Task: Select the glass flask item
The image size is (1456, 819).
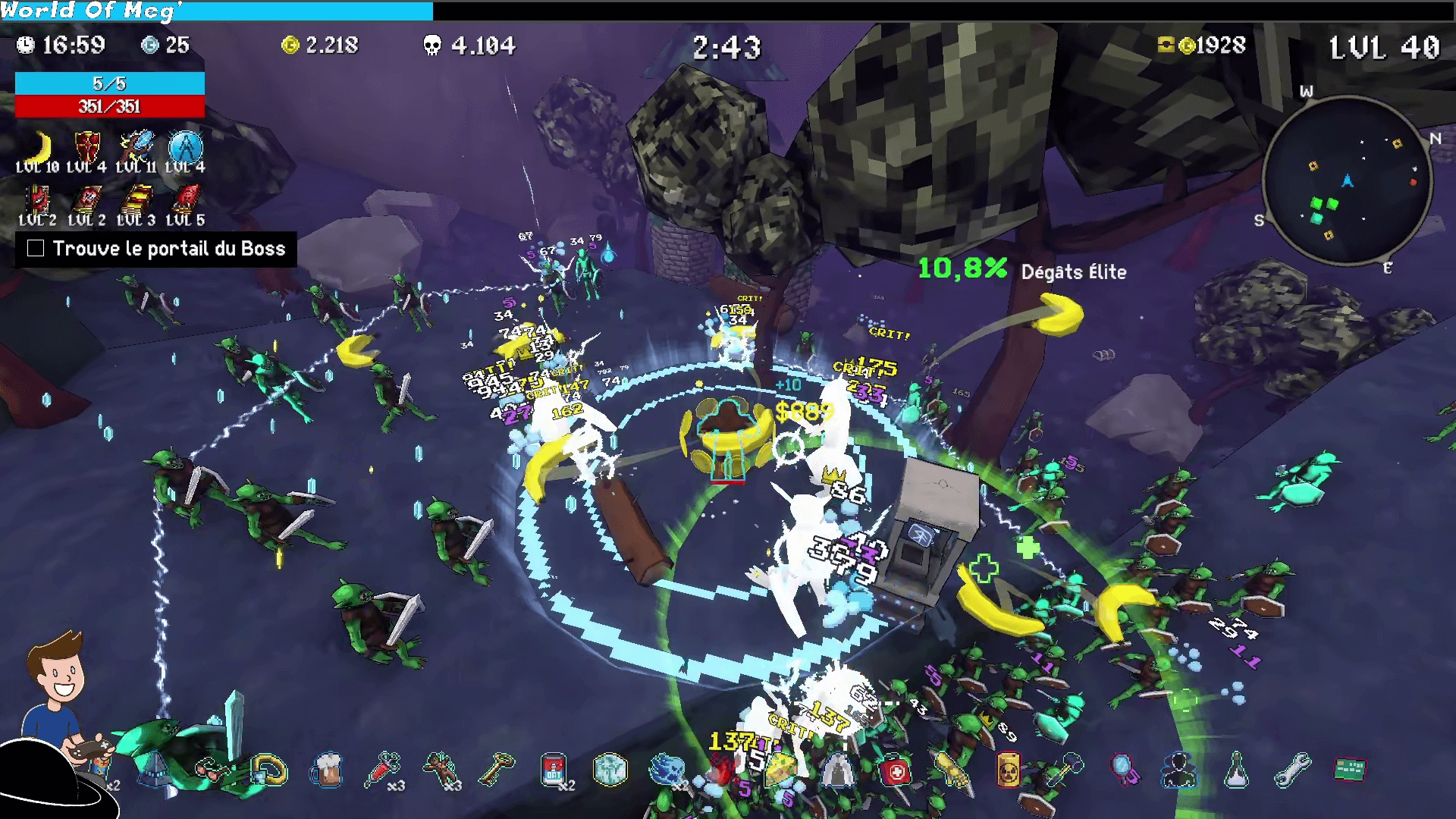Action: [x=1236, y=770]
